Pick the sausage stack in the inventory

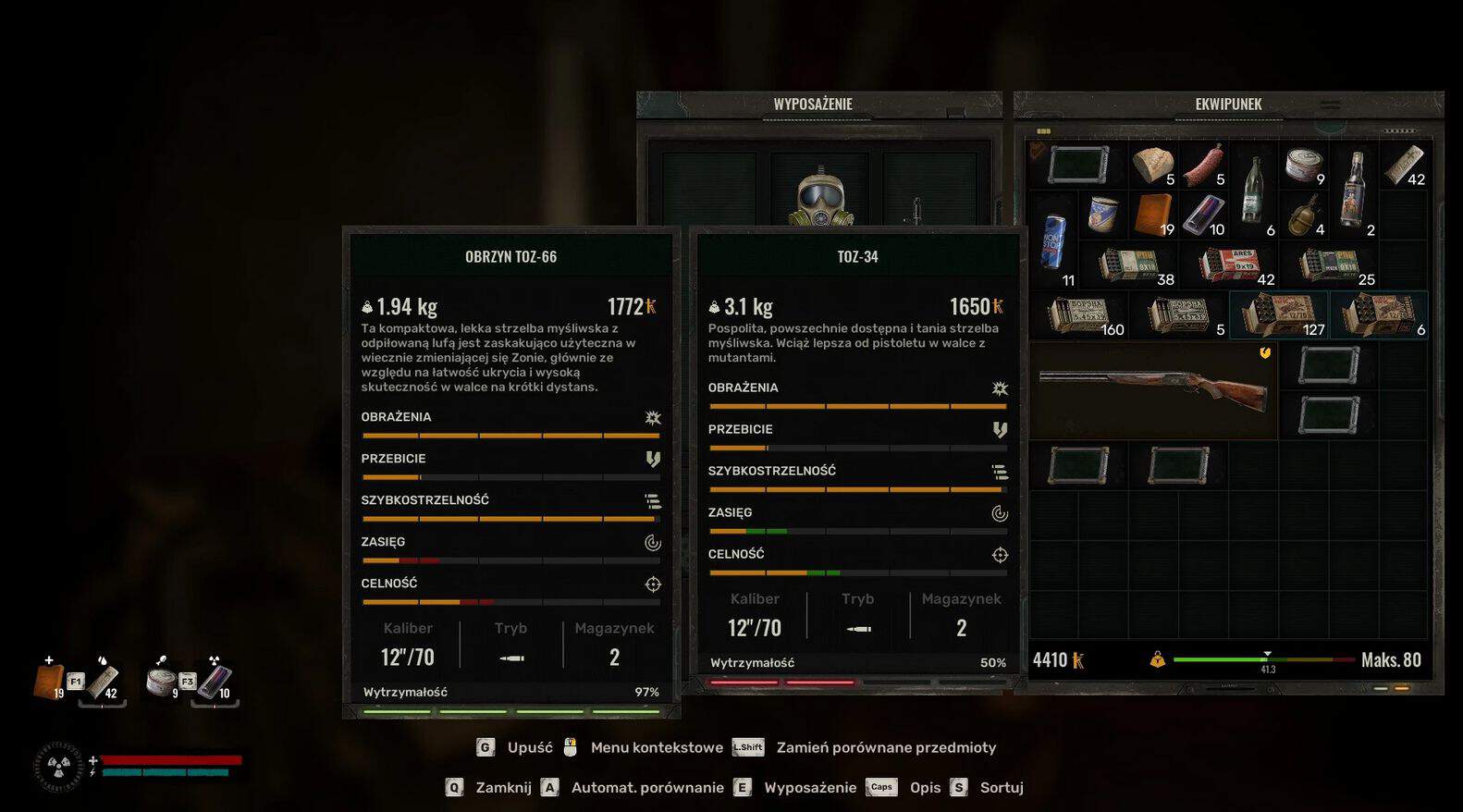[1203, 166]
